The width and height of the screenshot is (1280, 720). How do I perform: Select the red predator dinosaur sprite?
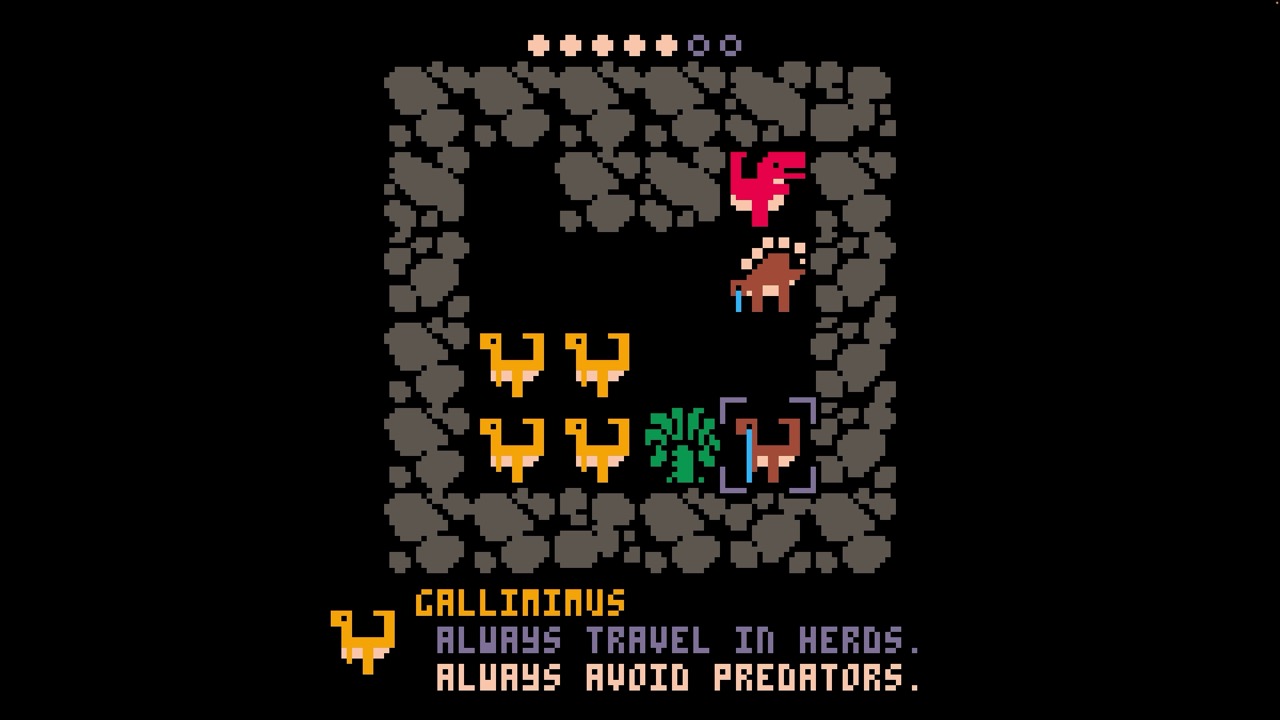tap(766, 185)
